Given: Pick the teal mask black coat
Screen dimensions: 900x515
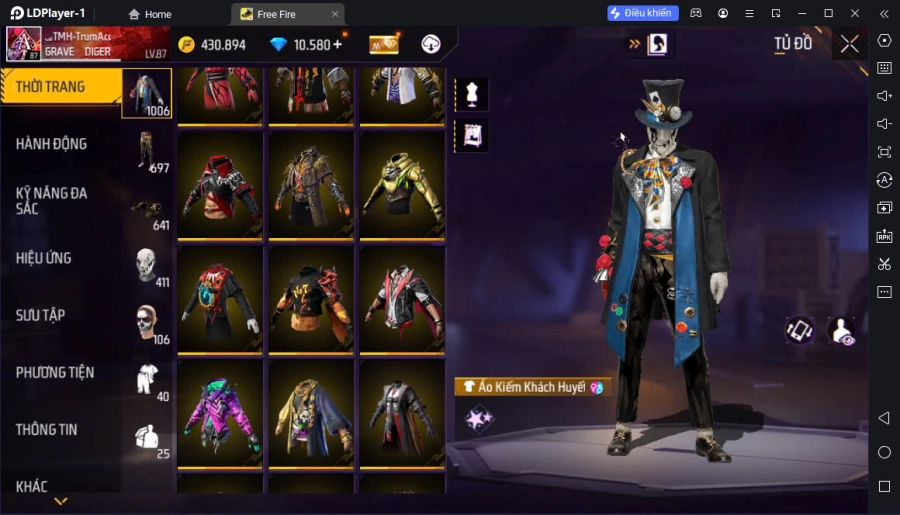Looking at the screenshot, I should coord(220,297).
